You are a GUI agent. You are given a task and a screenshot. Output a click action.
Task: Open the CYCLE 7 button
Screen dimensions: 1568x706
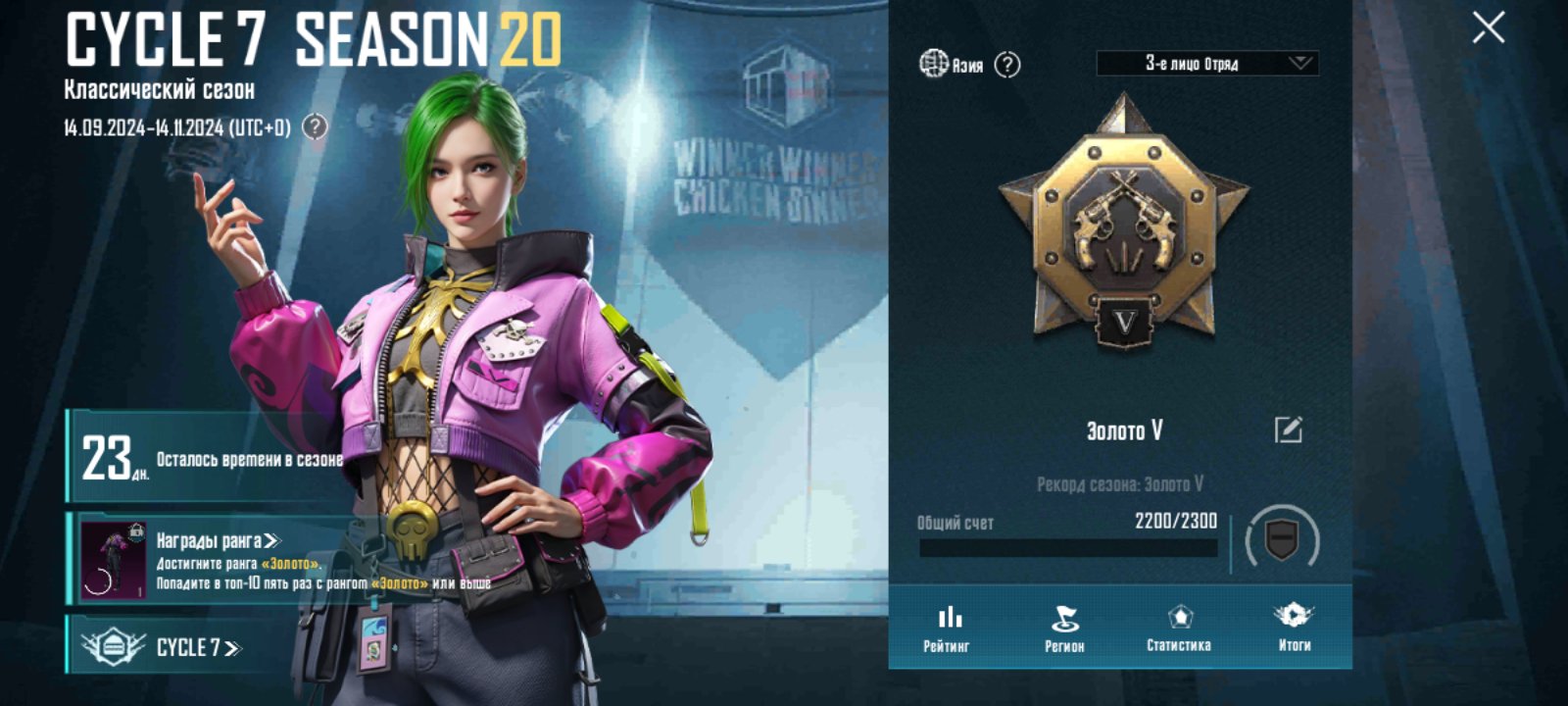point(196,647)
